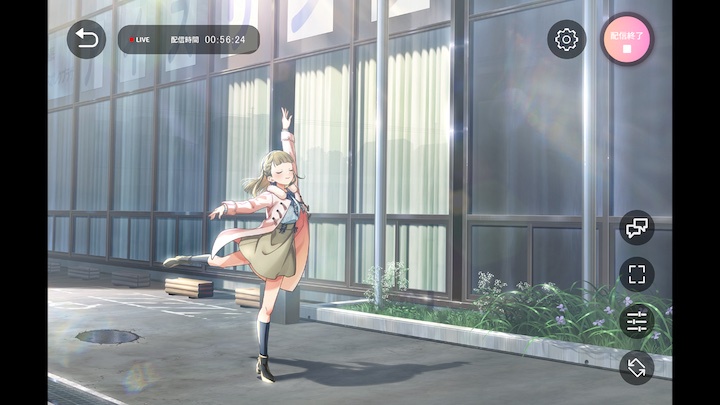720x405 pixels.
Task: End the stream with the pink 配信終了 button
Action: (x=627, y=40)
